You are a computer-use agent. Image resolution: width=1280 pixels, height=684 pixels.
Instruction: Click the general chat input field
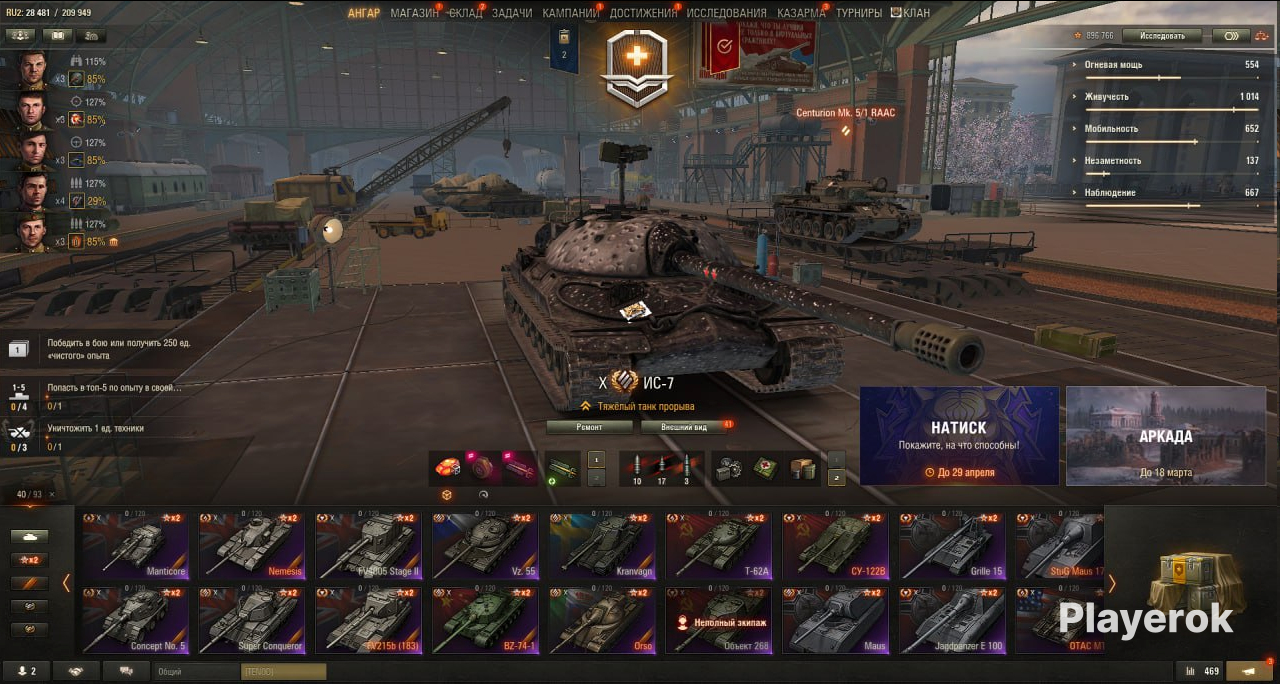tap(196, 673)
